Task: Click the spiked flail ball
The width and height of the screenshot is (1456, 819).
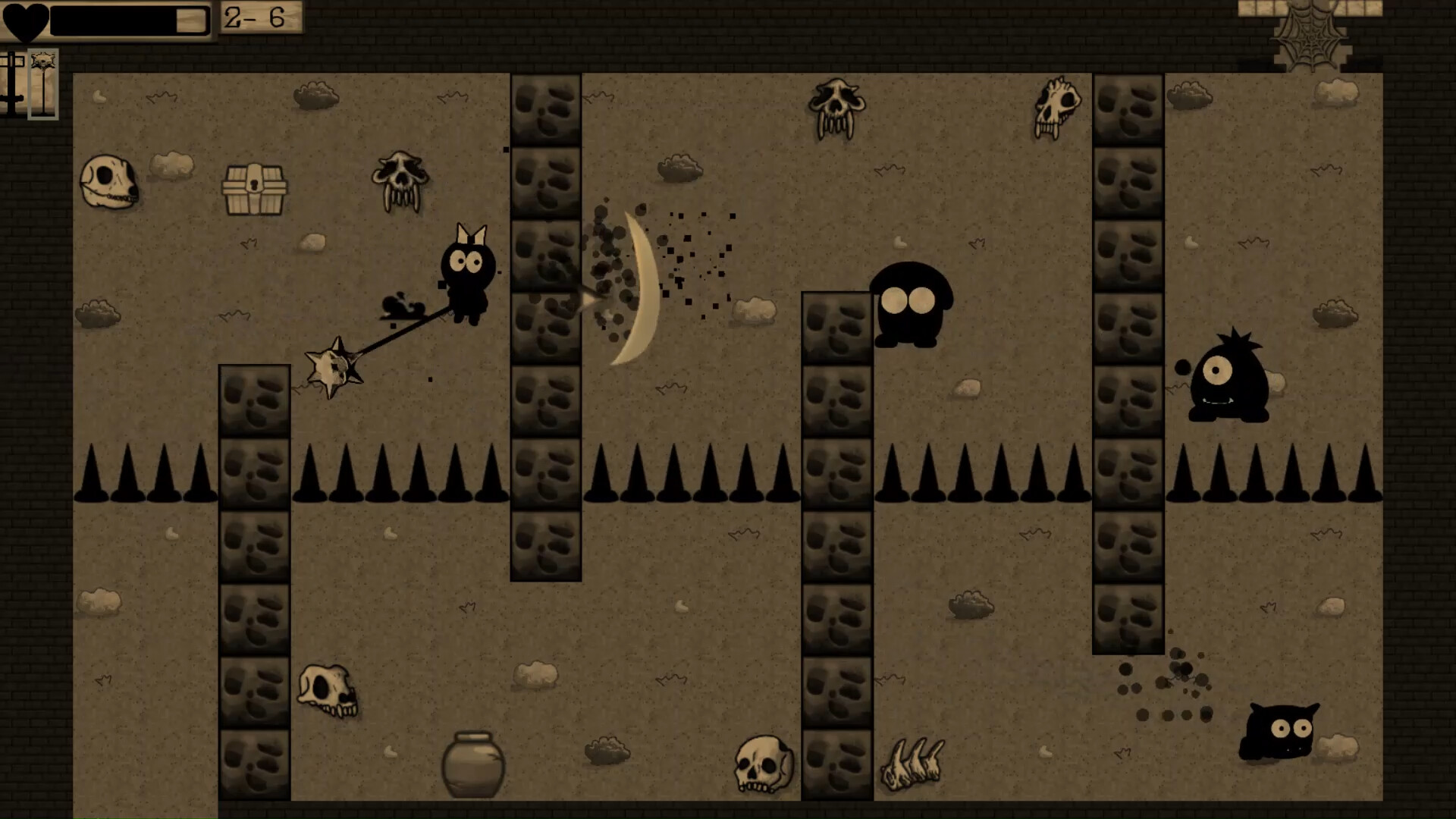Action: point(334,368)
